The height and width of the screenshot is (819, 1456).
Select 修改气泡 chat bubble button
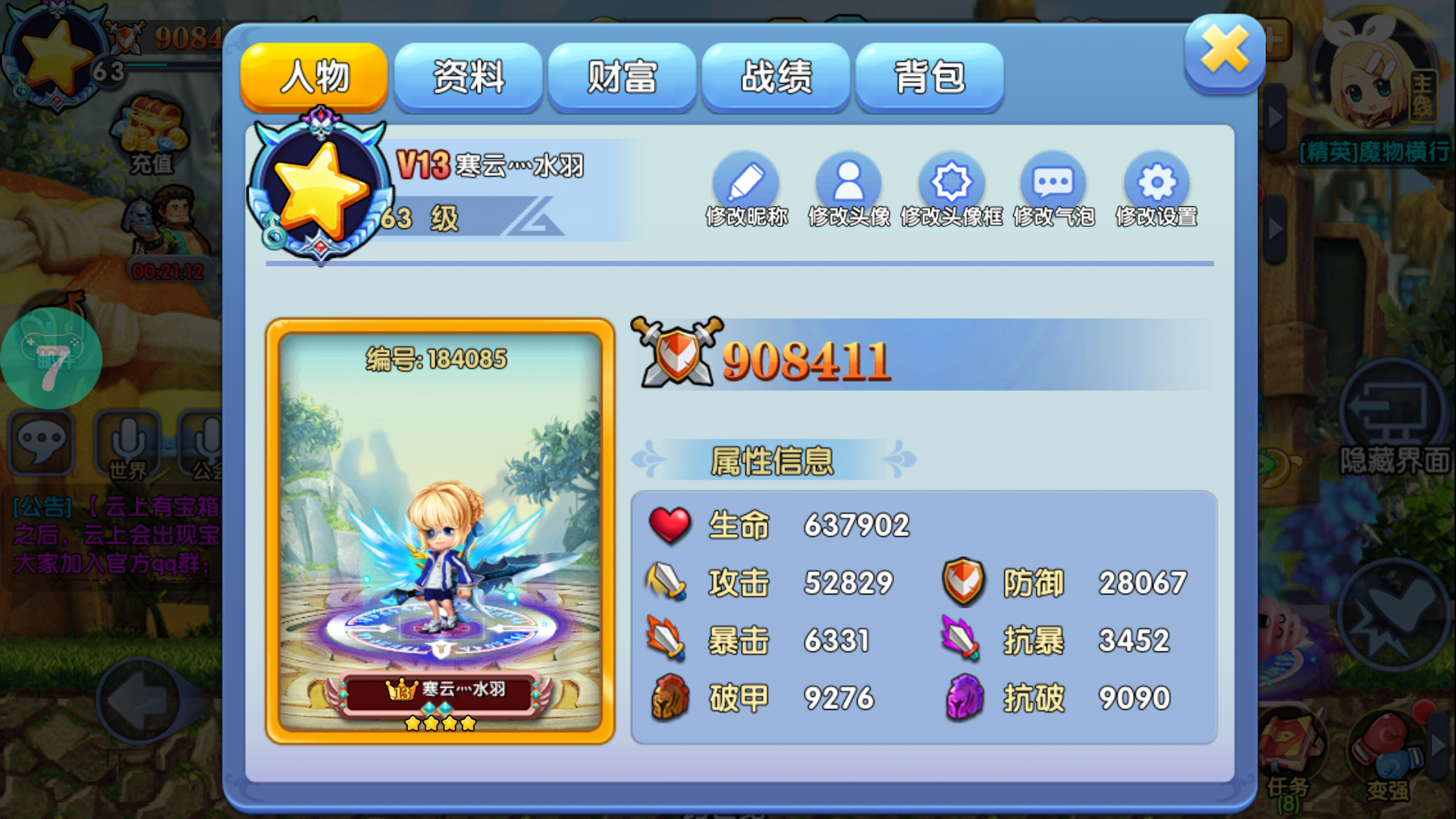pyautogui.click(x=1053, y=184)
